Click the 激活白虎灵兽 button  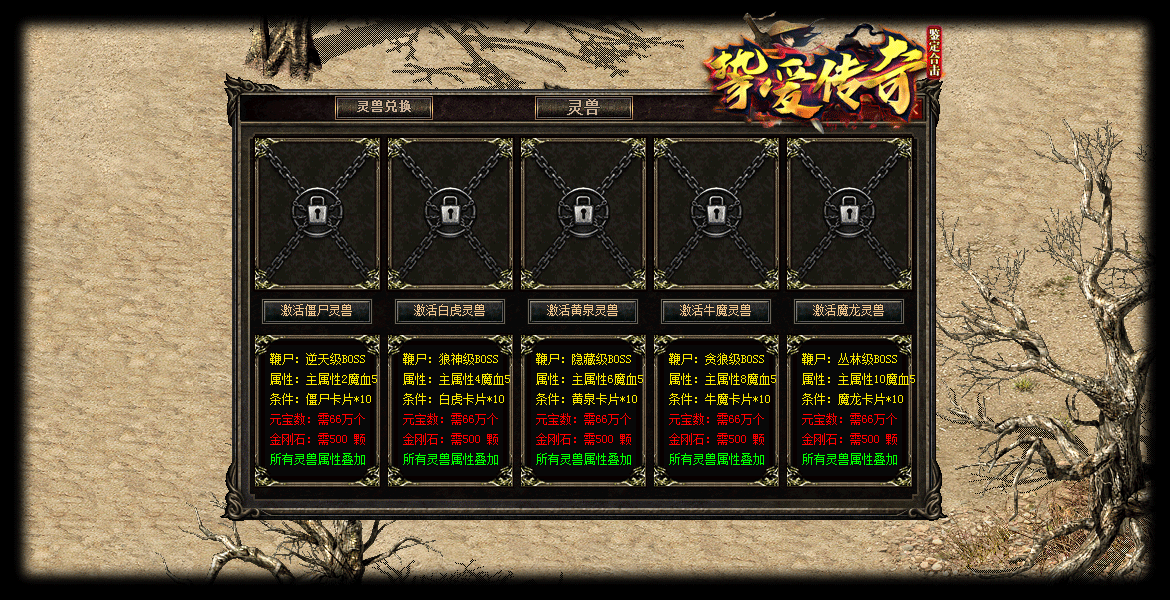pos(449,311)
